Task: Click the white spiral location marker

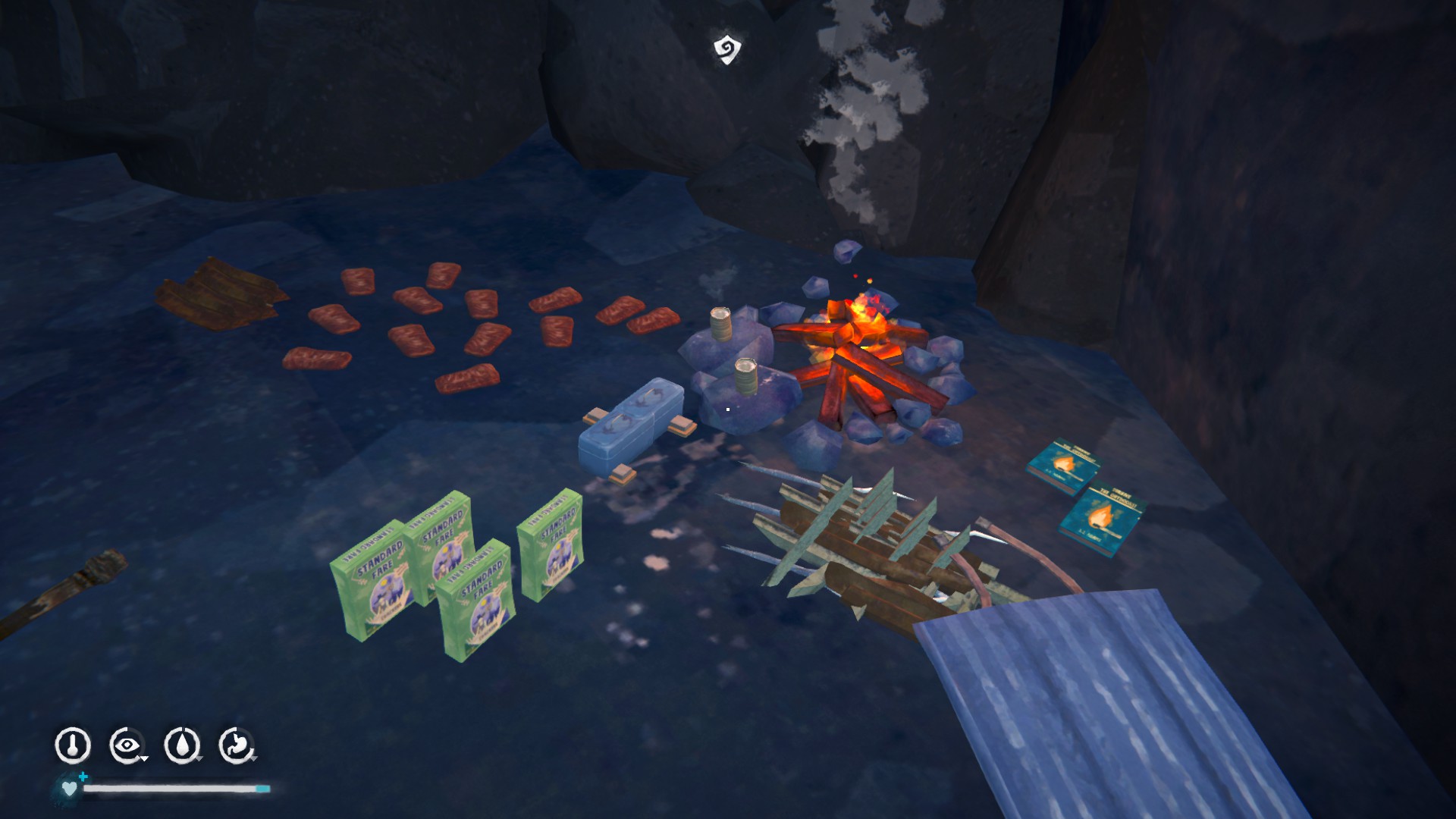Action: pos(726,49)
